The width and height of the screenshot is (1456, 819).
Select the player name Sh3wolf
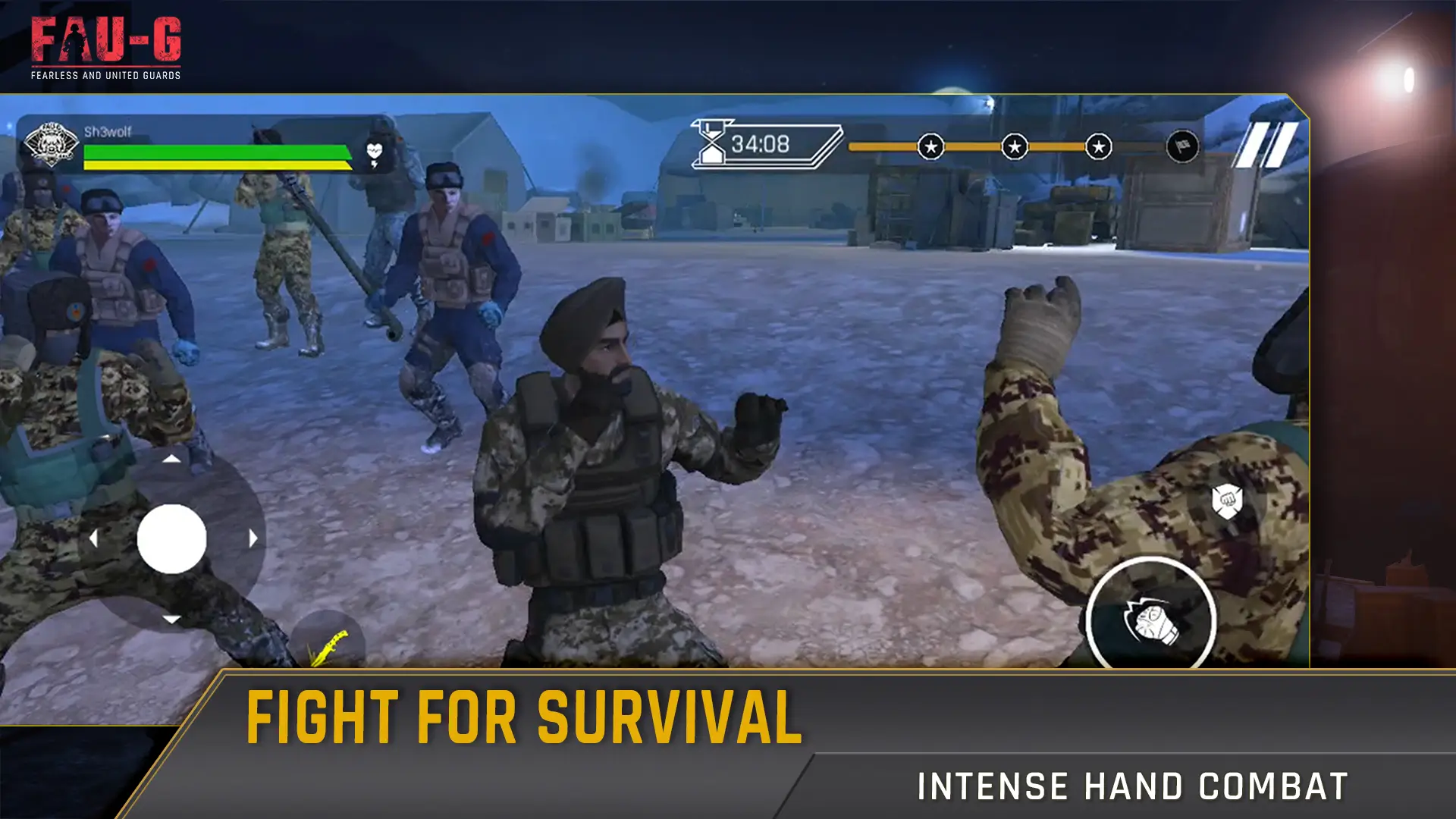point(110,130)
